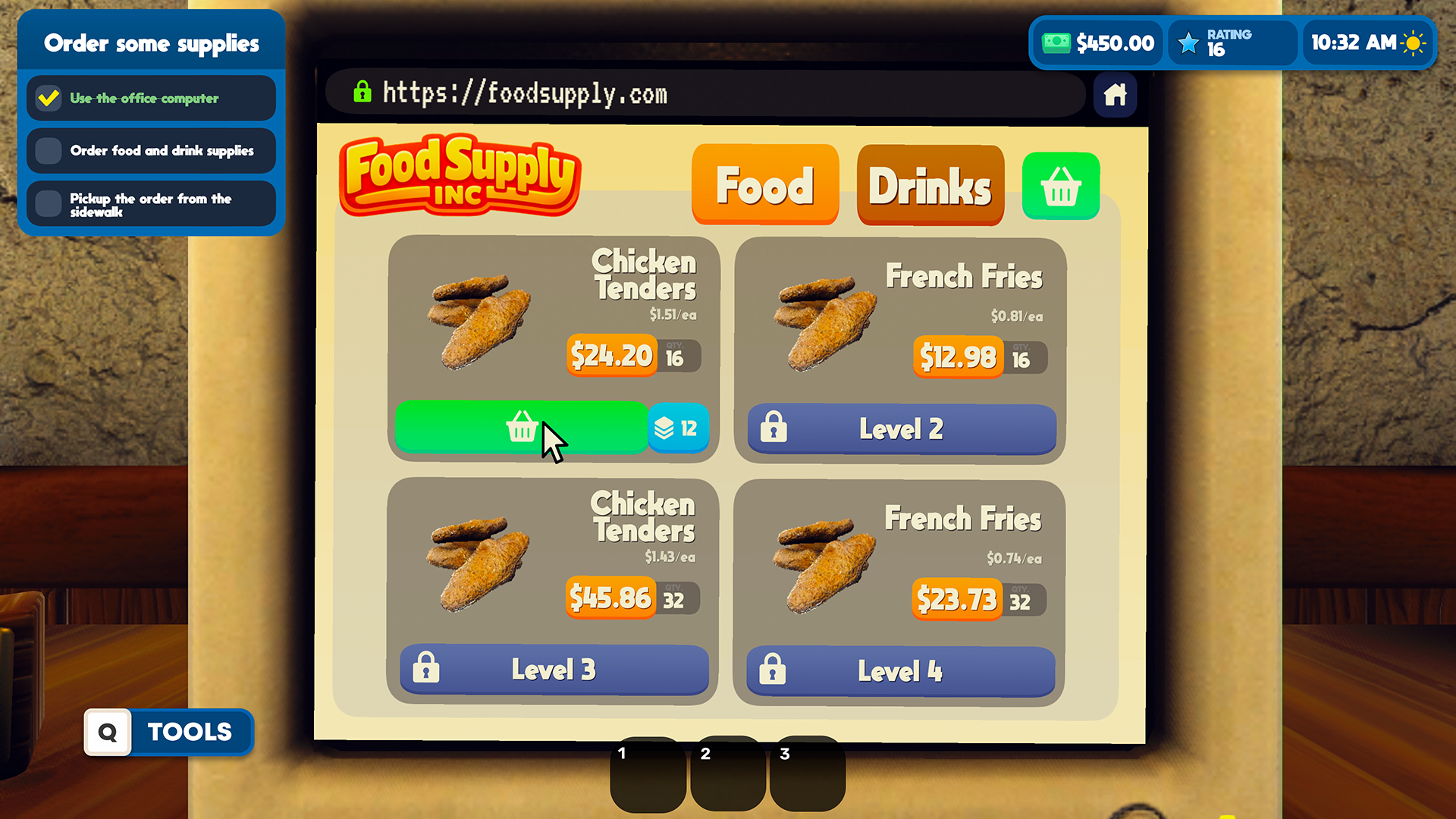The height and width of the screenshot is (819, 1456).
Task: Uncheck the Use the office computer task
Action: point(49,98)
